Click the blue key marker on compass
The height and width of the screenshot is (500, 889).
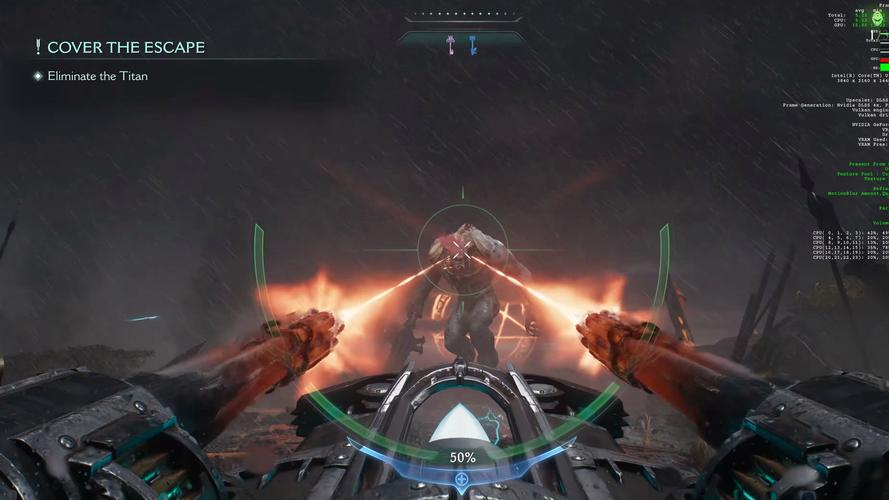click(x=473, y=43)
